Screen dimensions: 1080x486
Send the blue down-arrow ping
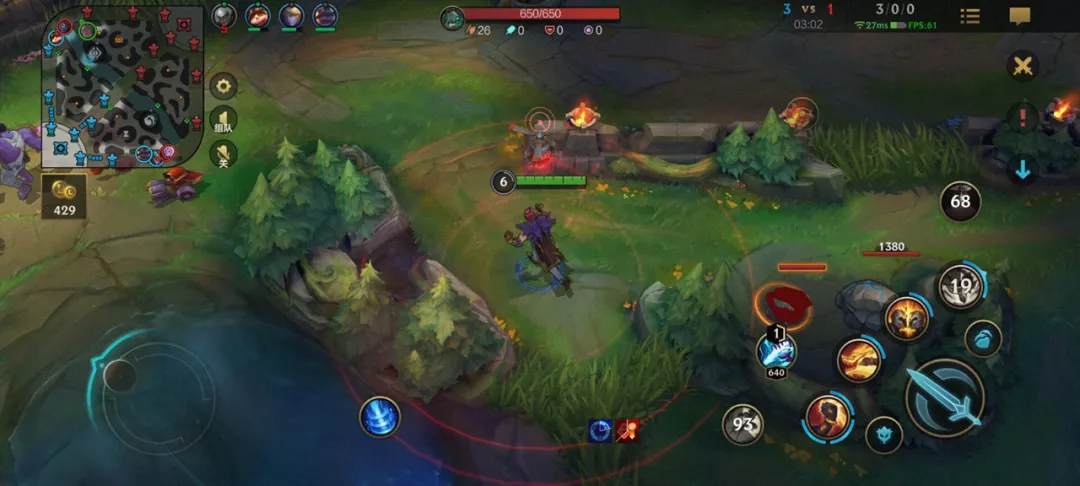click(1022, 170)
